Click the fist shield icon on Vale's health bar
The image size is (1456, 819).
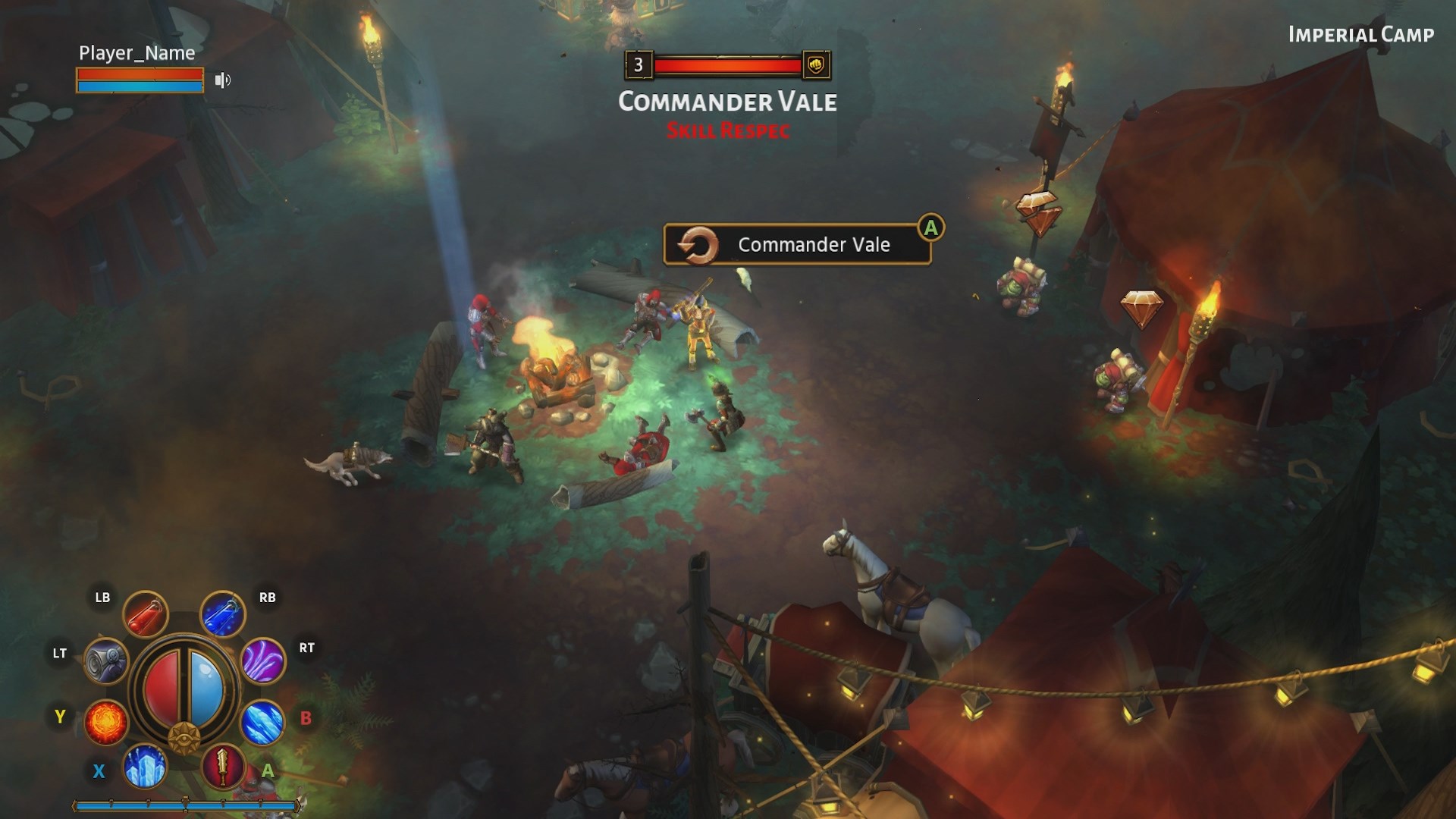(x=814, y=67)
